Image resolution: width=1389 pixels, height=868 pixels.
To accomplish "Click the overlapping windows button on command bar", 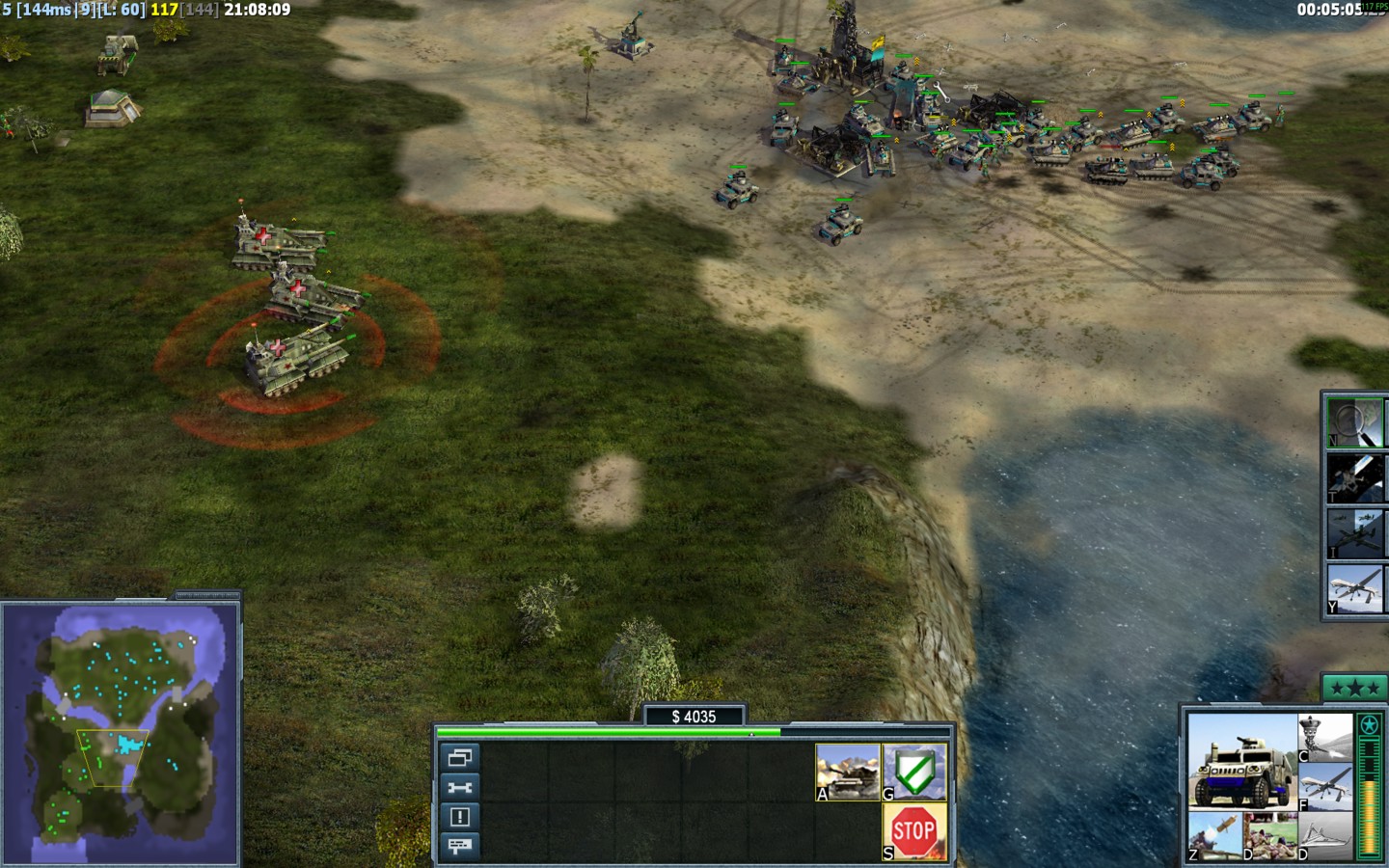I will click(x=459, y=758).
